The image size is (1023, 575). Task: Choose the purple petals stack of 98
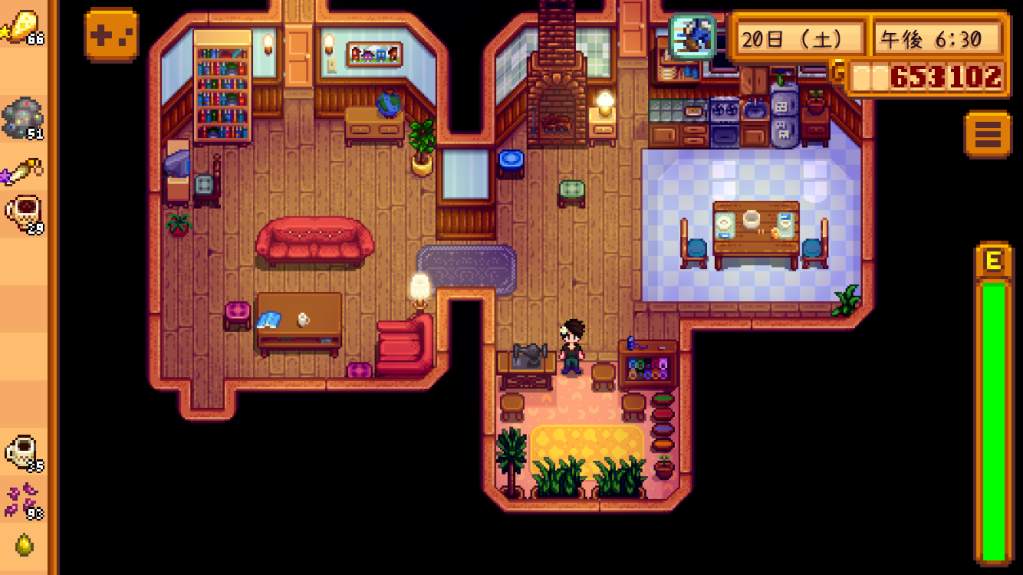click(24, 501)
